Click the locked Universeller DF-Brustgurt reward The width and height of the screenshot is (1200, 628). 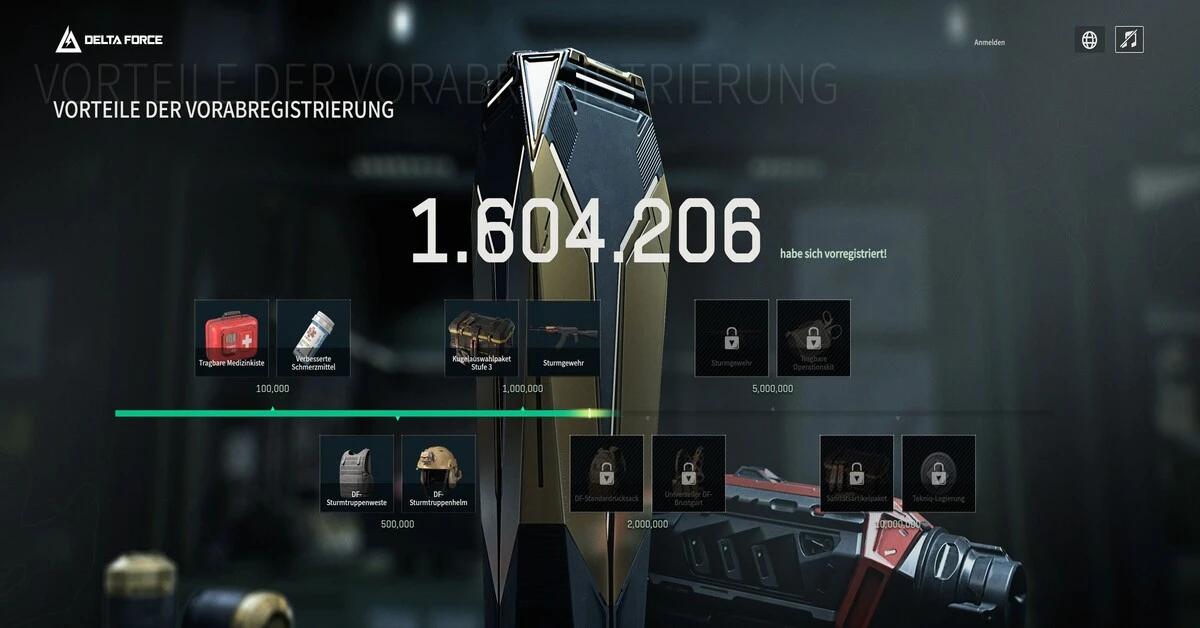pos(688,473)
